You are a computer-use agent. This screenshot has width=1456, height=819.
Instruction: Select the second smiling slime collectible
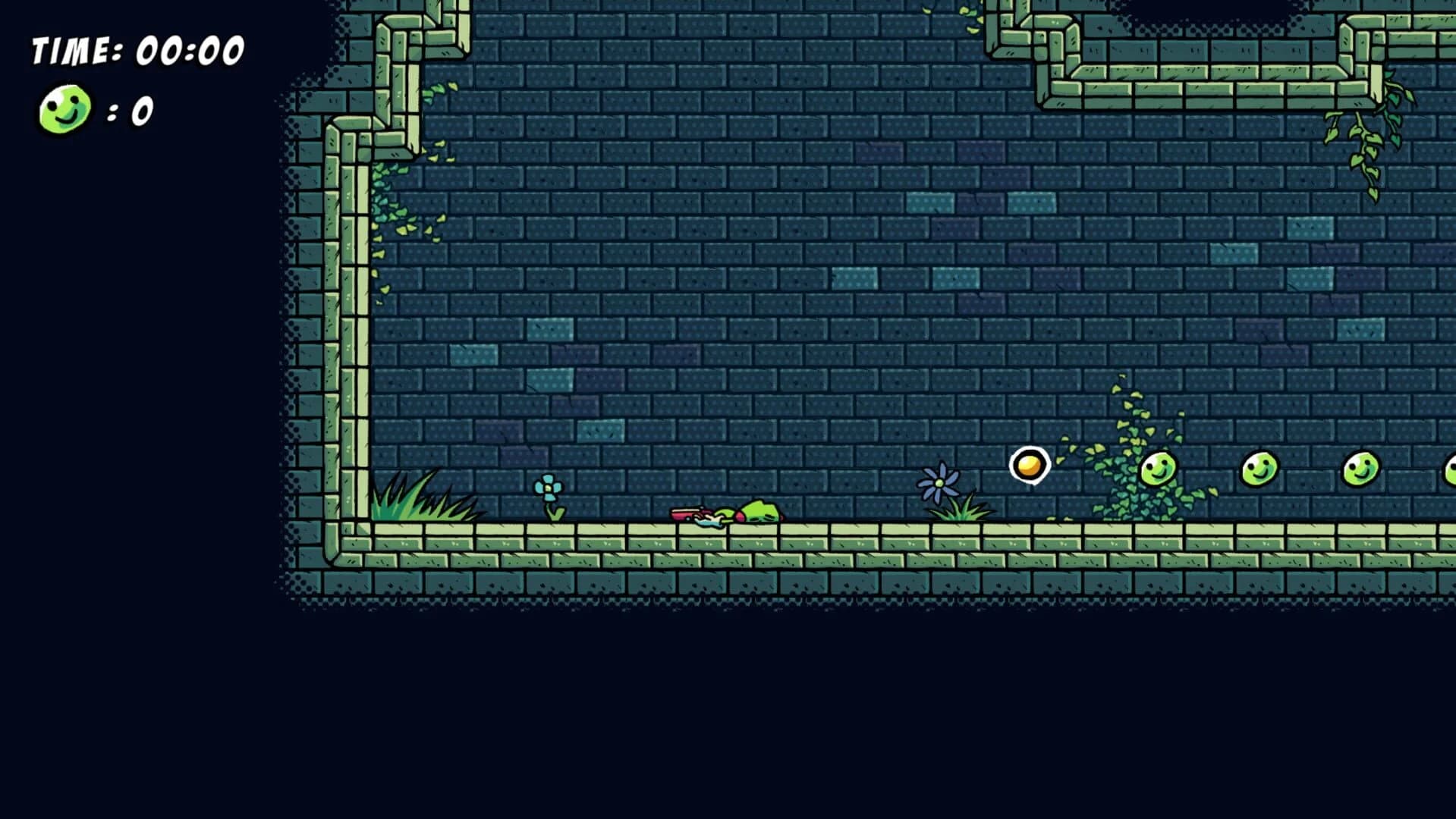1259,468
